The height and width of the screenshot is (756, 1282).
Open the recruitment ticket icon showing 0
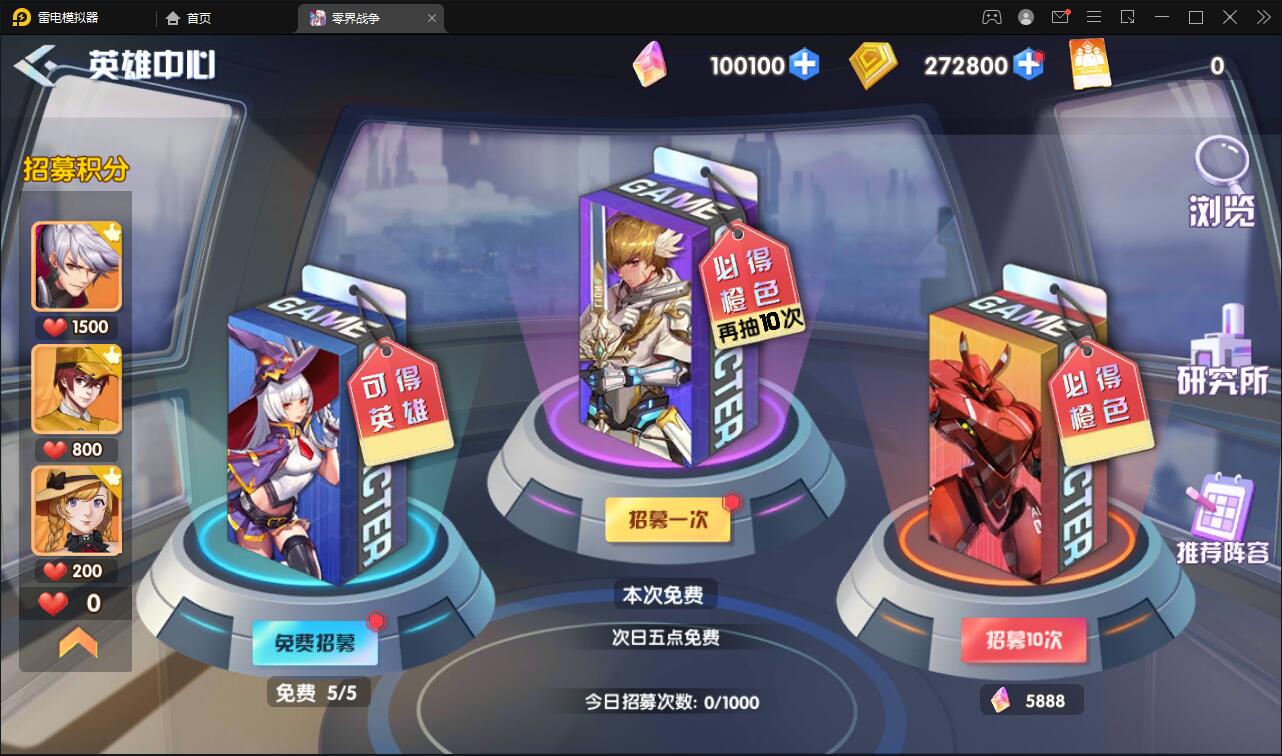click(x=1090, y=63)
